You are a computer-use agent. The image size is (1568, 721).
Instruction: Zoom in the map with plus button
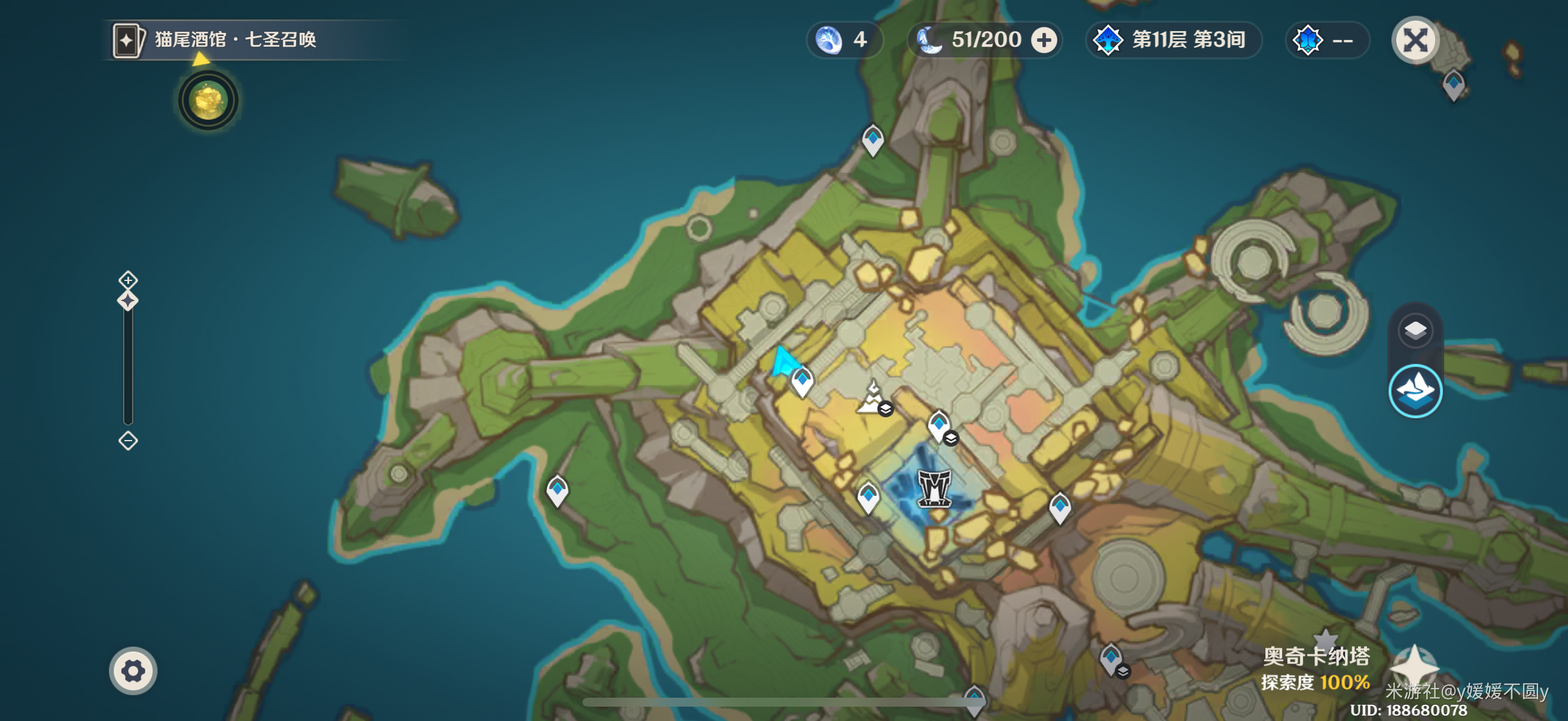click(x=128, y=280)
